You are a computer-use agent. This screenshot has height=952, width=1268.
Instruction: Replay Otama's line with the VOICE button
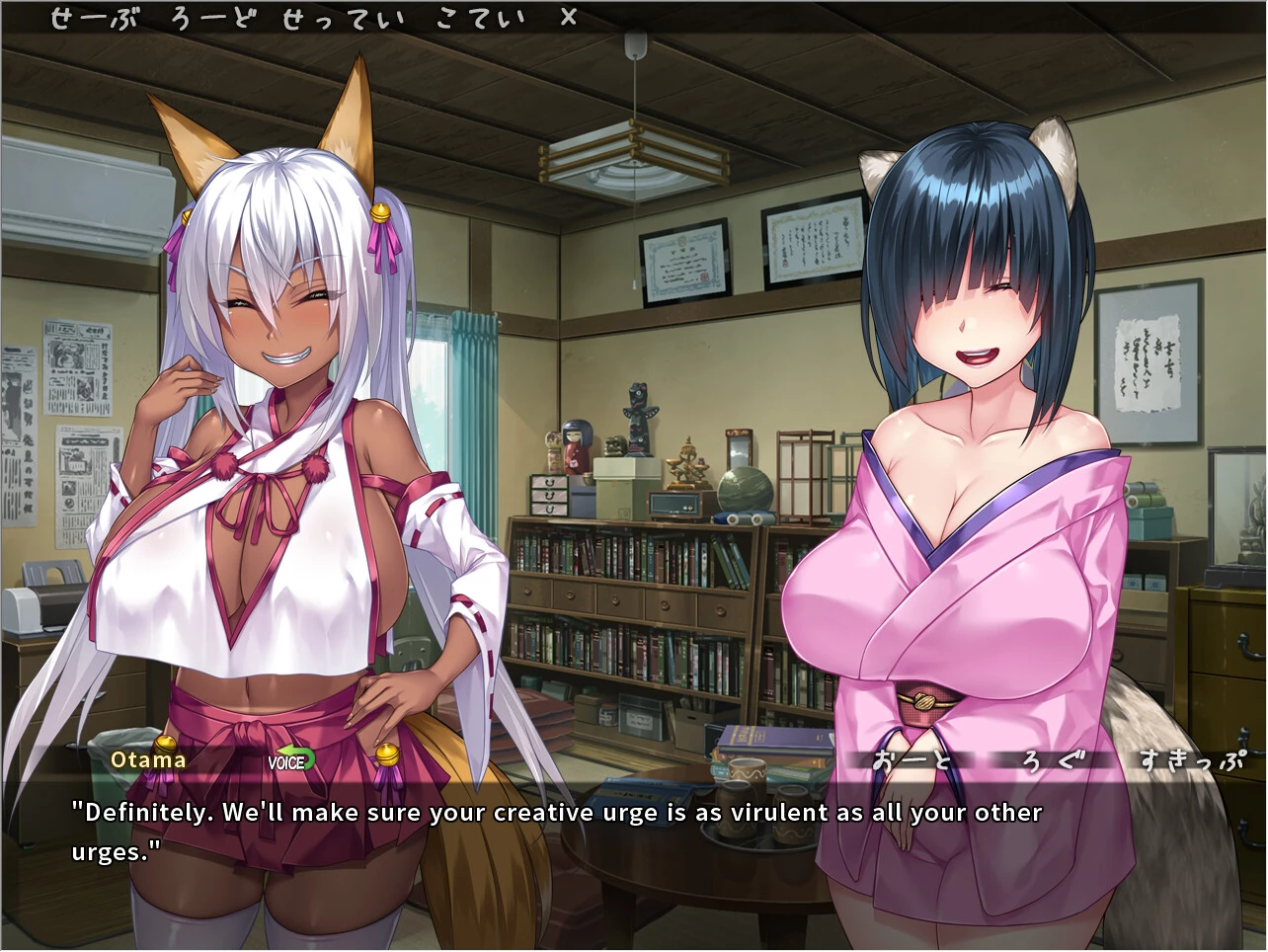(x=290, y=760)
